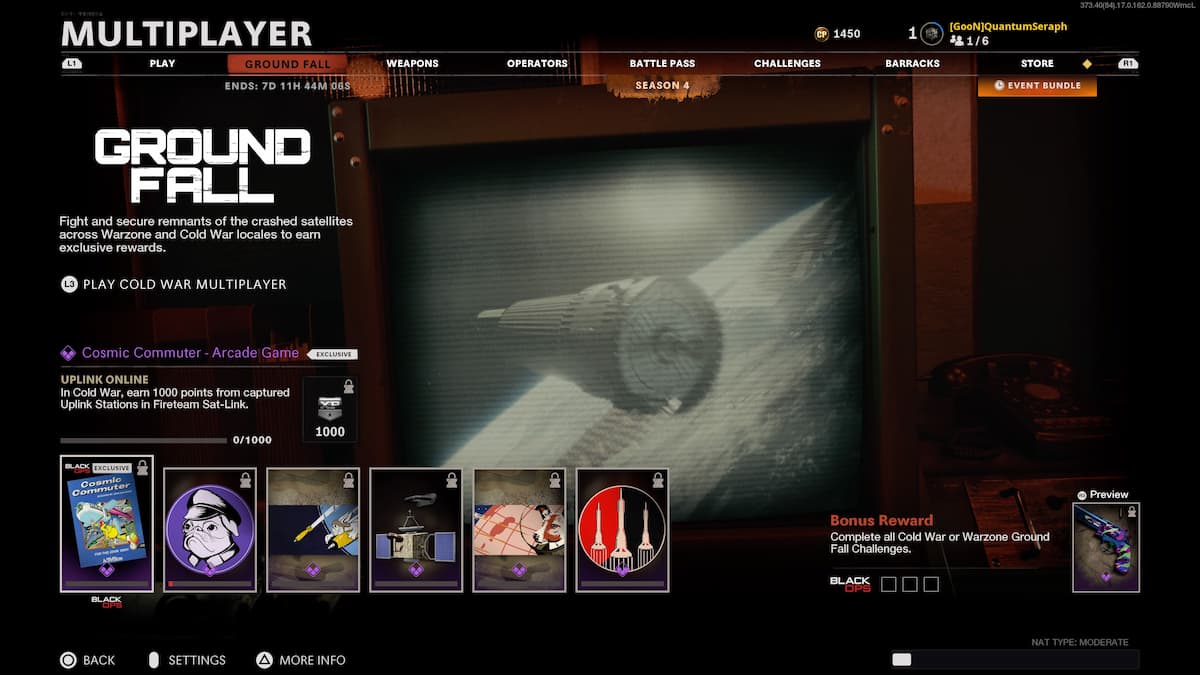Open the party members list
Screen dimensions: 1200x675
pos(969,40)
